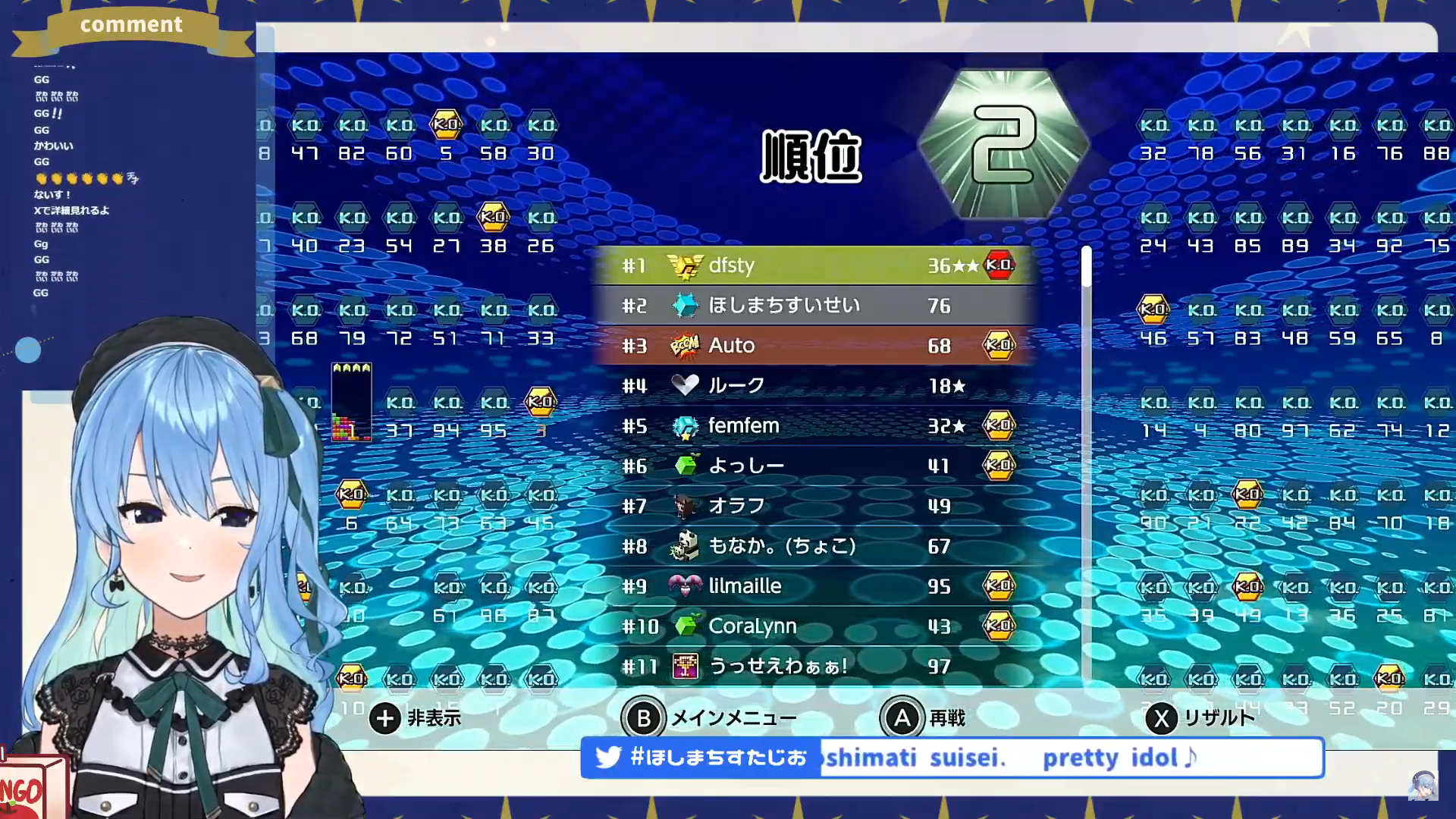Pick the femfem player row

tap(815, 426)
